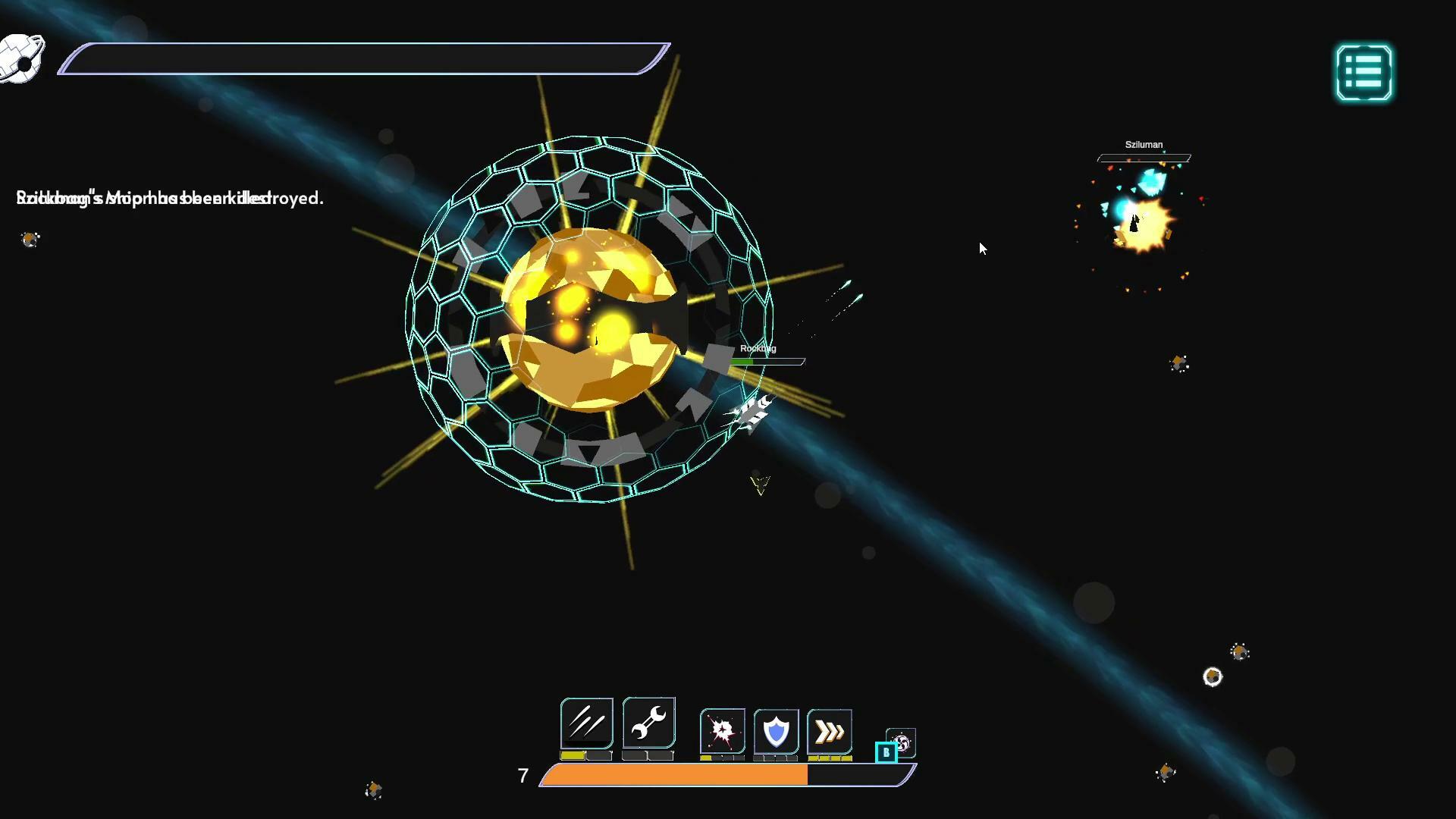Click the purple status bar at the top

coord(362,58)
